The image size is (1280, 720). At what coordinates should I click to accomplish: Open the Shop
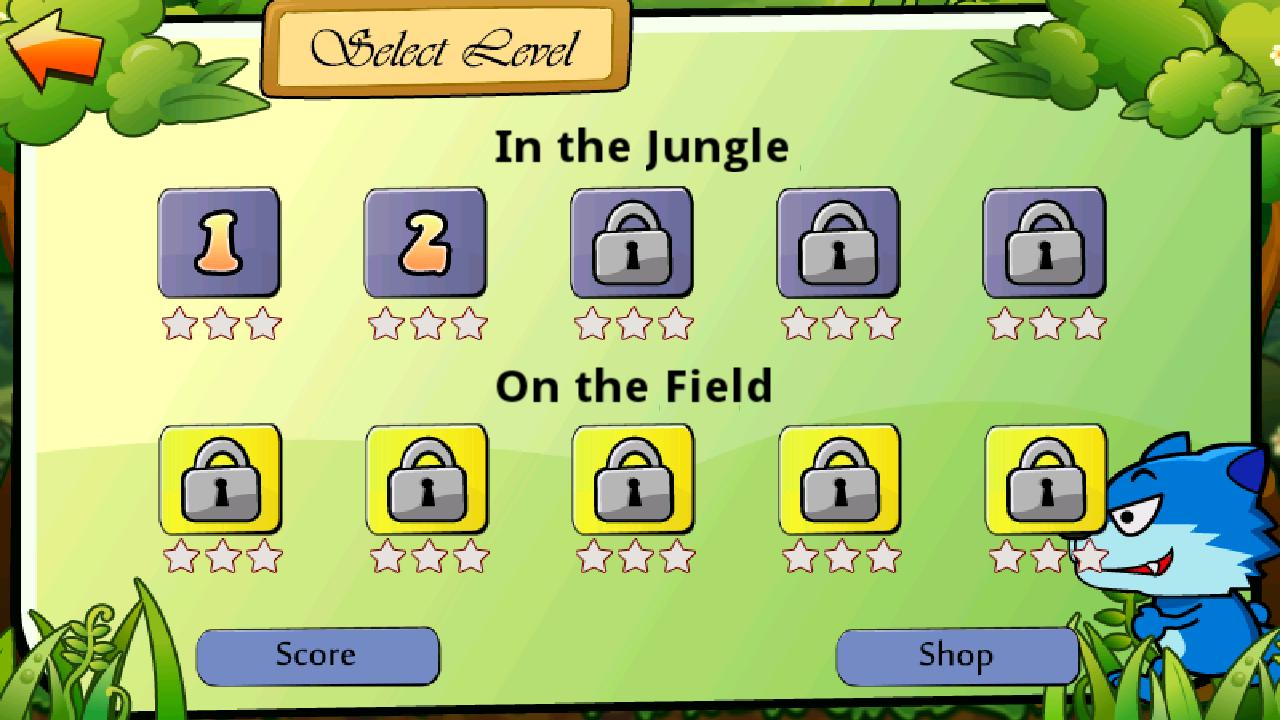tap(956, 656)
